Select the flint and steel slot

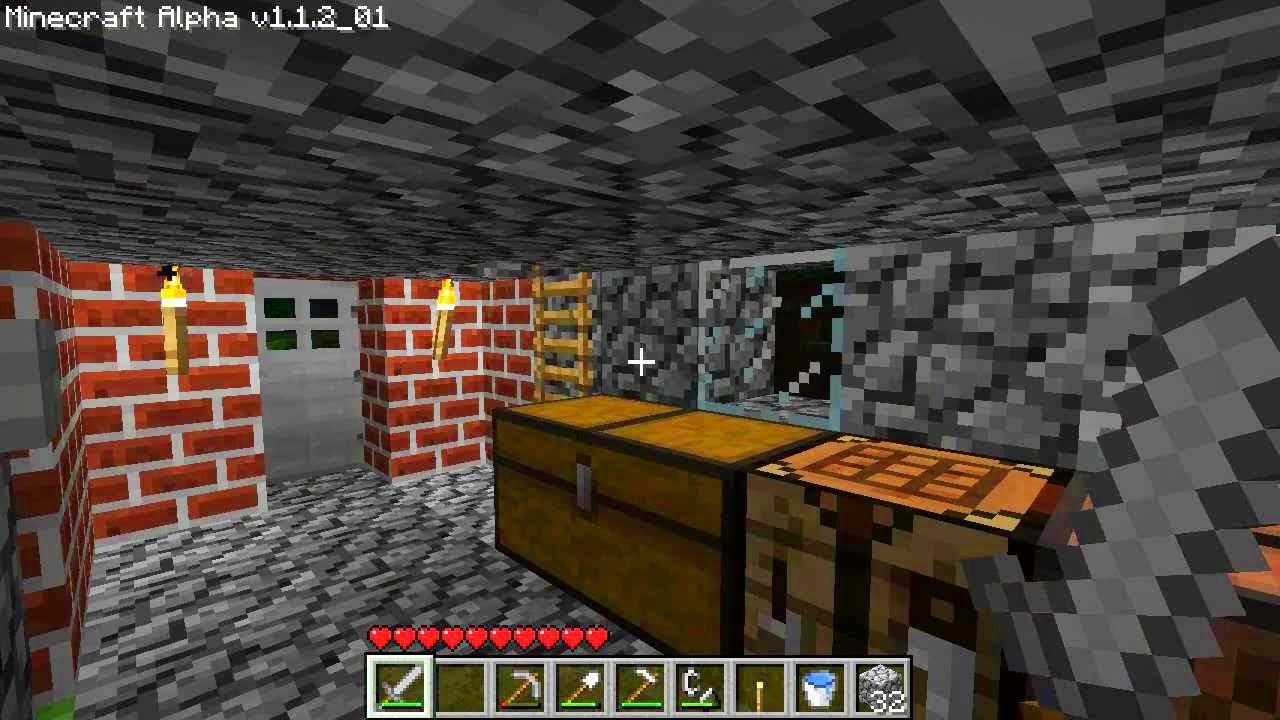[700, 687]
